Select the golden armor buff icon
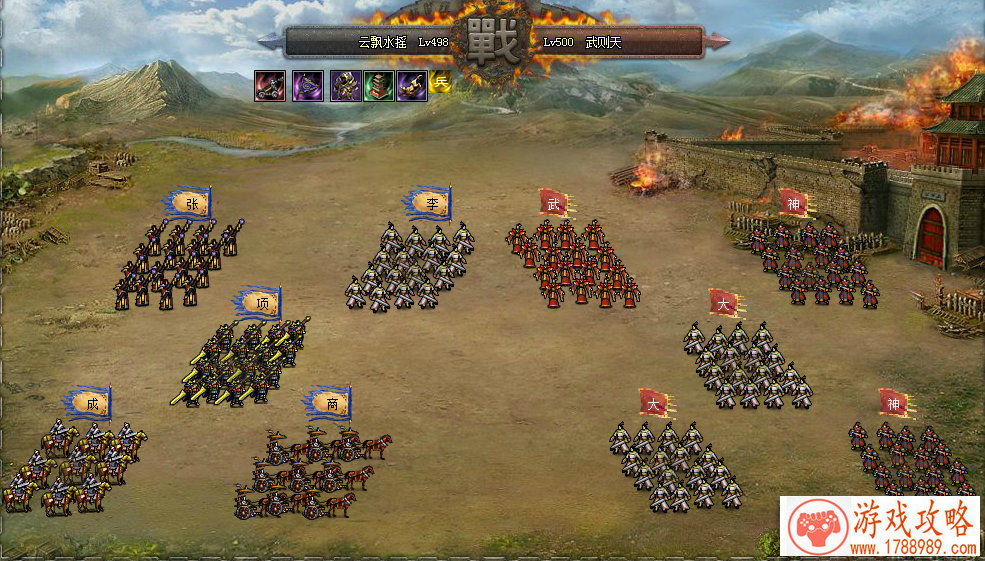This screenshot has width=985, height=561. 345,85
